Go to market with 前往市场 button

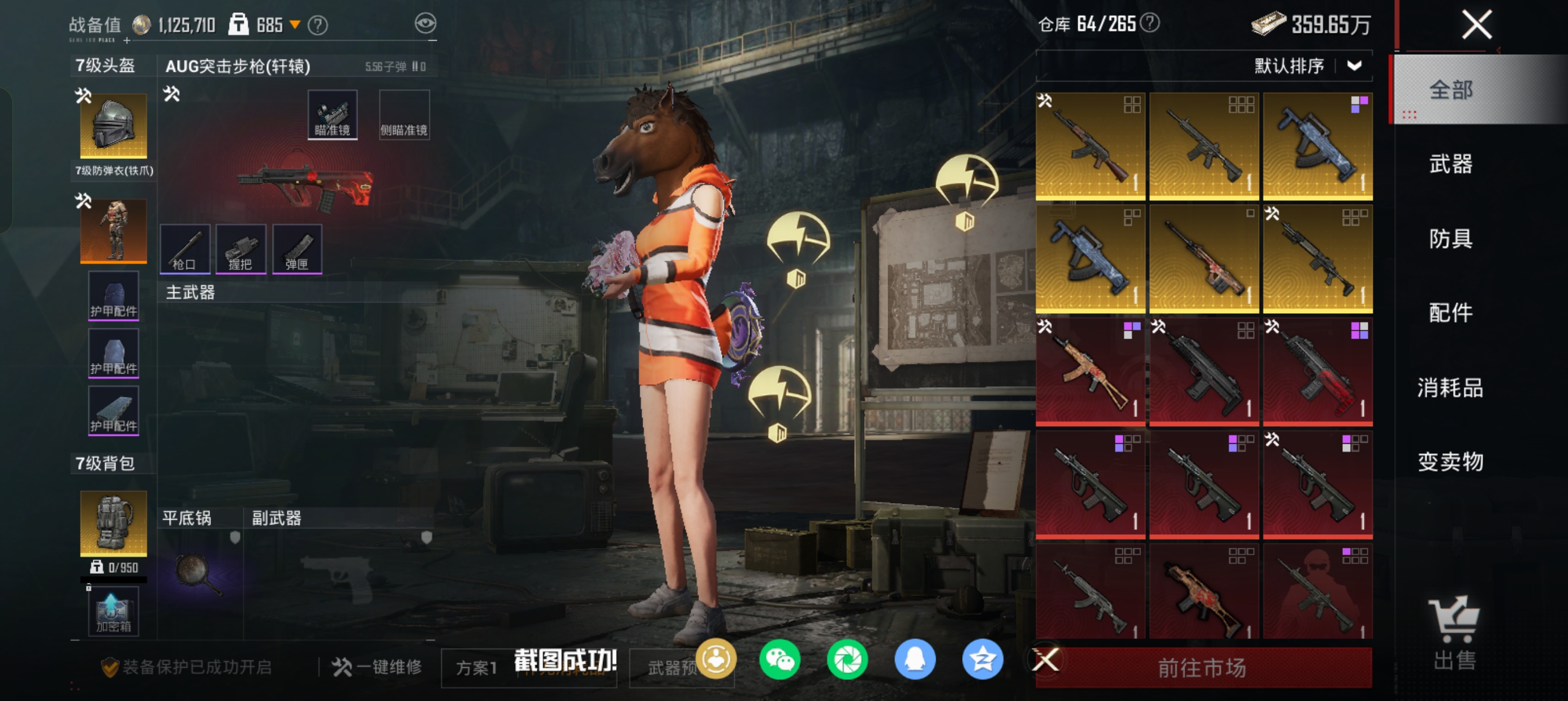tap(1202, 668)
